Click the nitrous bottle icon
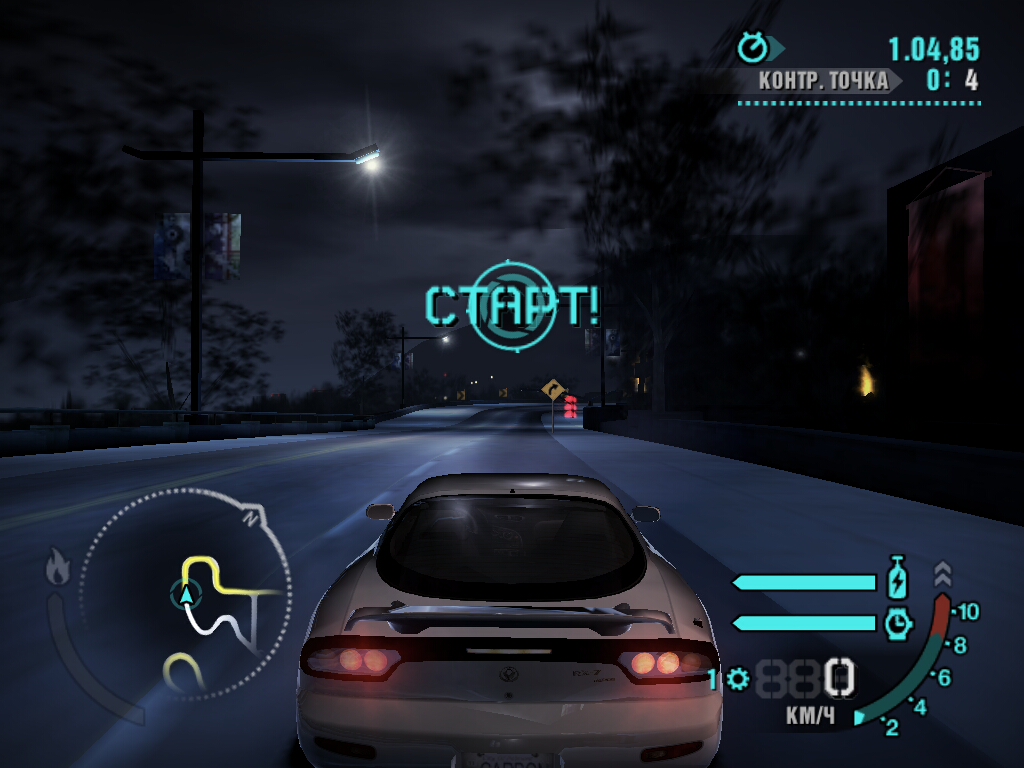The width and height of the screenshot is (1024, 768). click(897, 579)
